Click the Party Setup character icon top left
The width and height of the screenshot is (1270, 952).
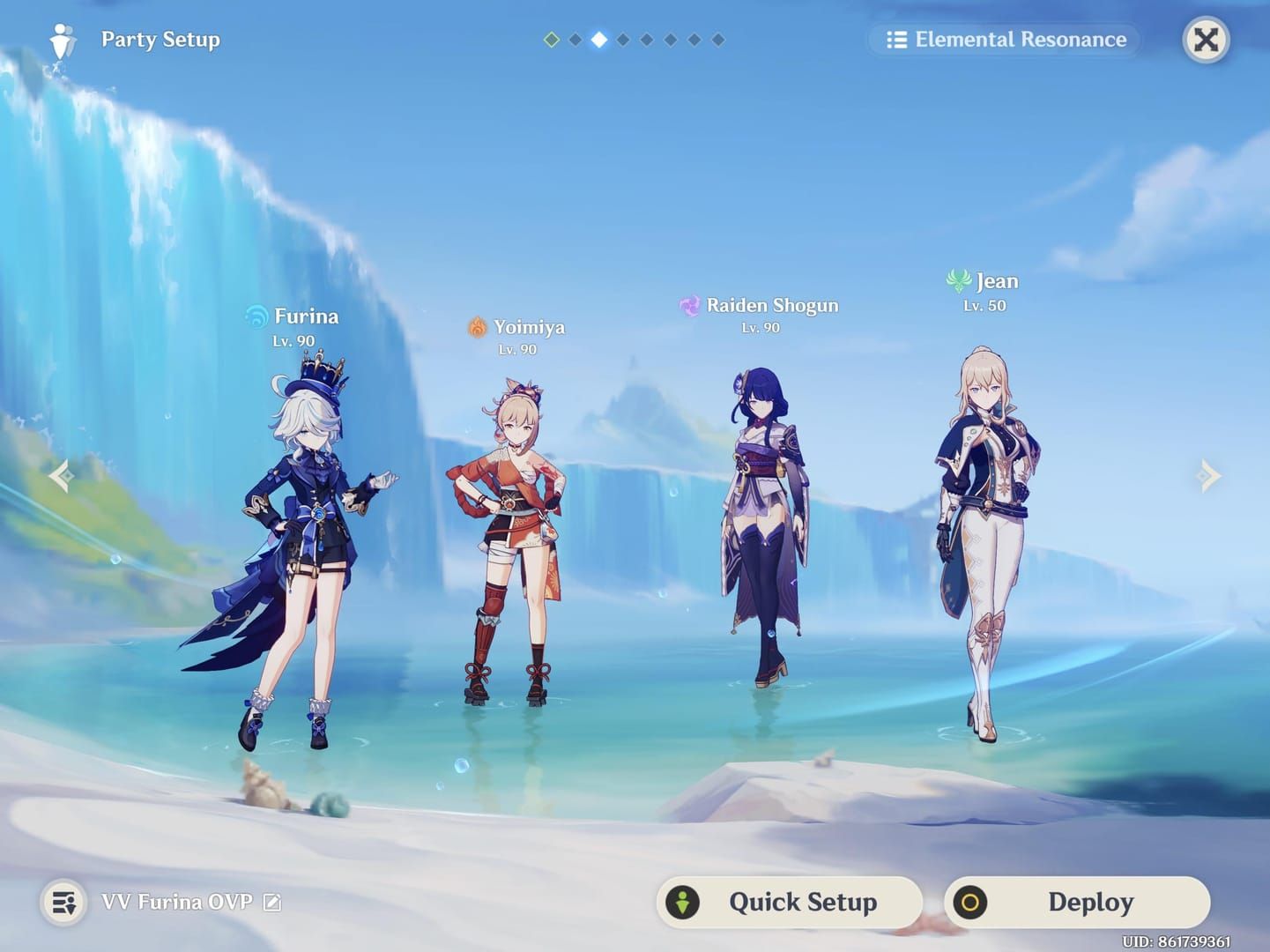(x=61, y=40)
